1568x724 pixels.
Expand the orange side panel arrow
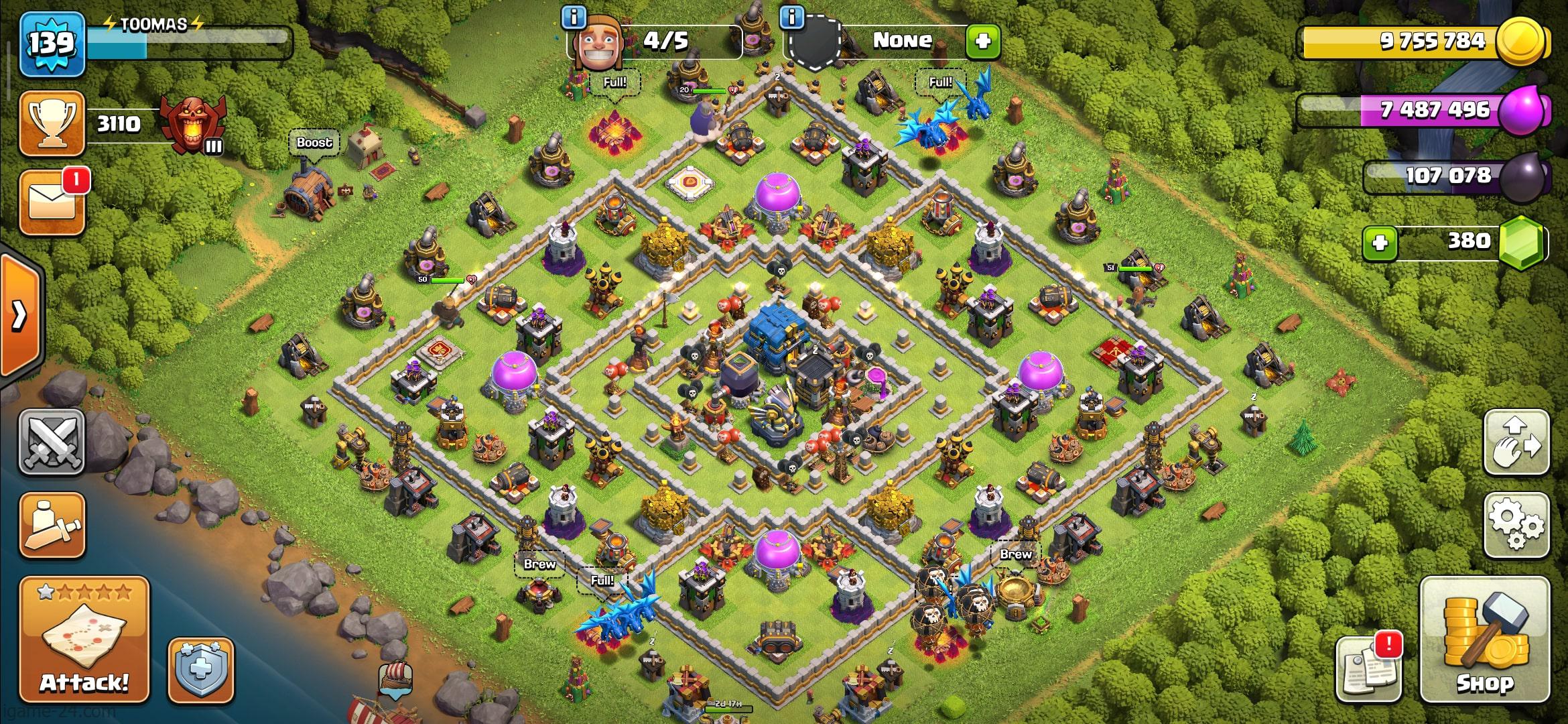click(x=20, y=315)
